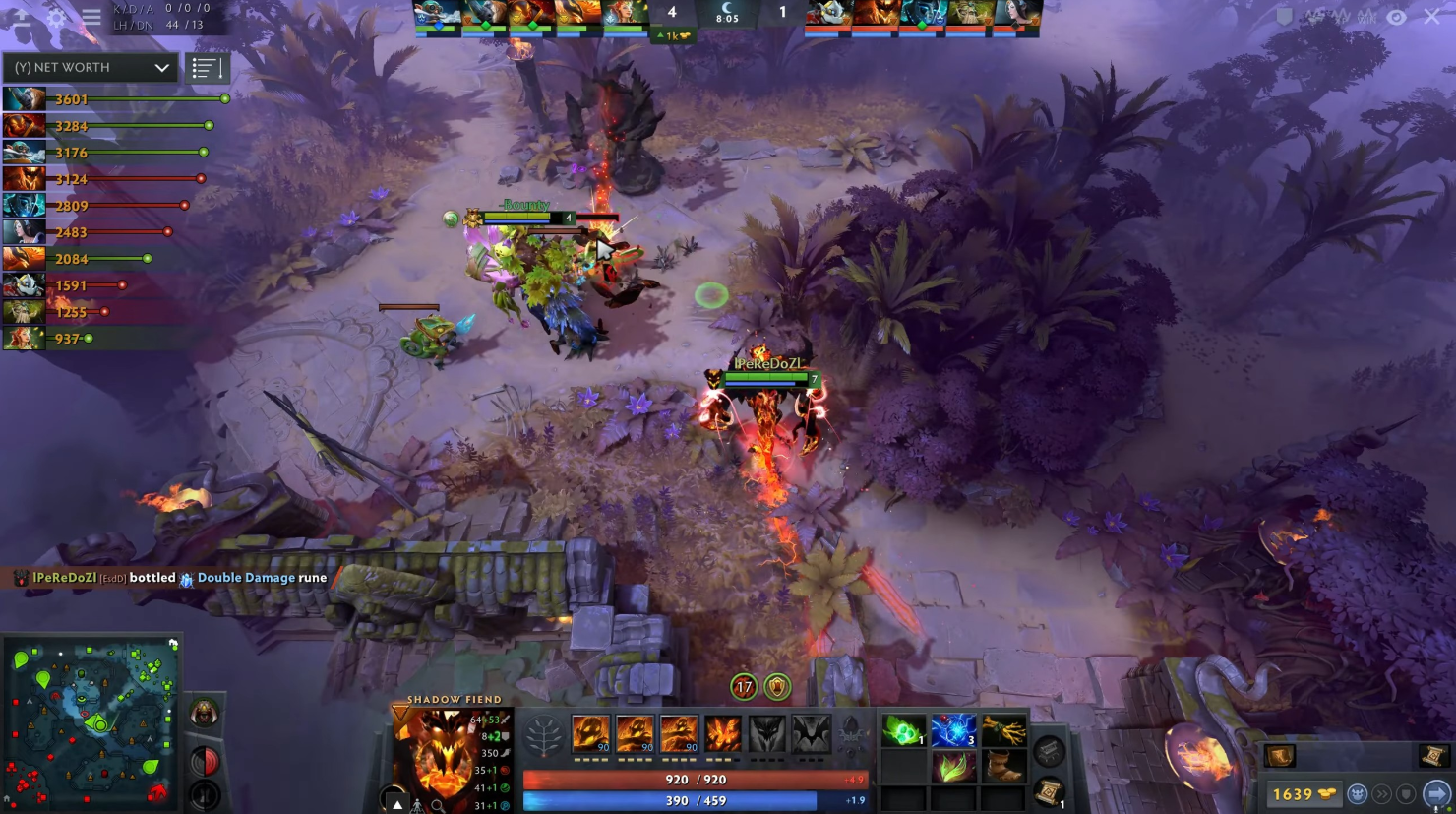Select the Boots of Speed item
The width and height of the screenshot is (1456, 814).
click(1003, 766)
